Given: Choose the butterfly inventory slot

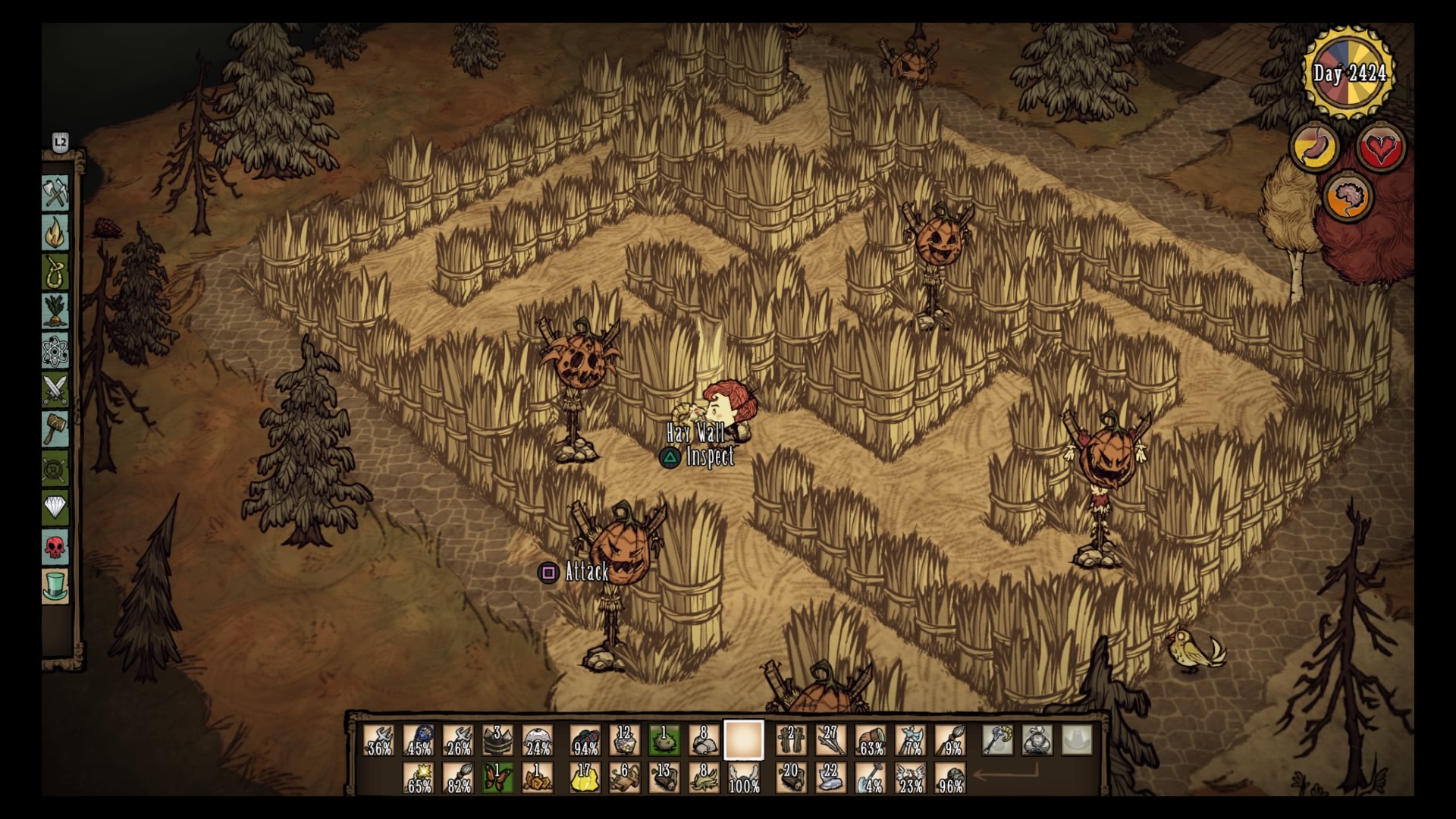Looking at the screenshot, I should pos(497,778).
